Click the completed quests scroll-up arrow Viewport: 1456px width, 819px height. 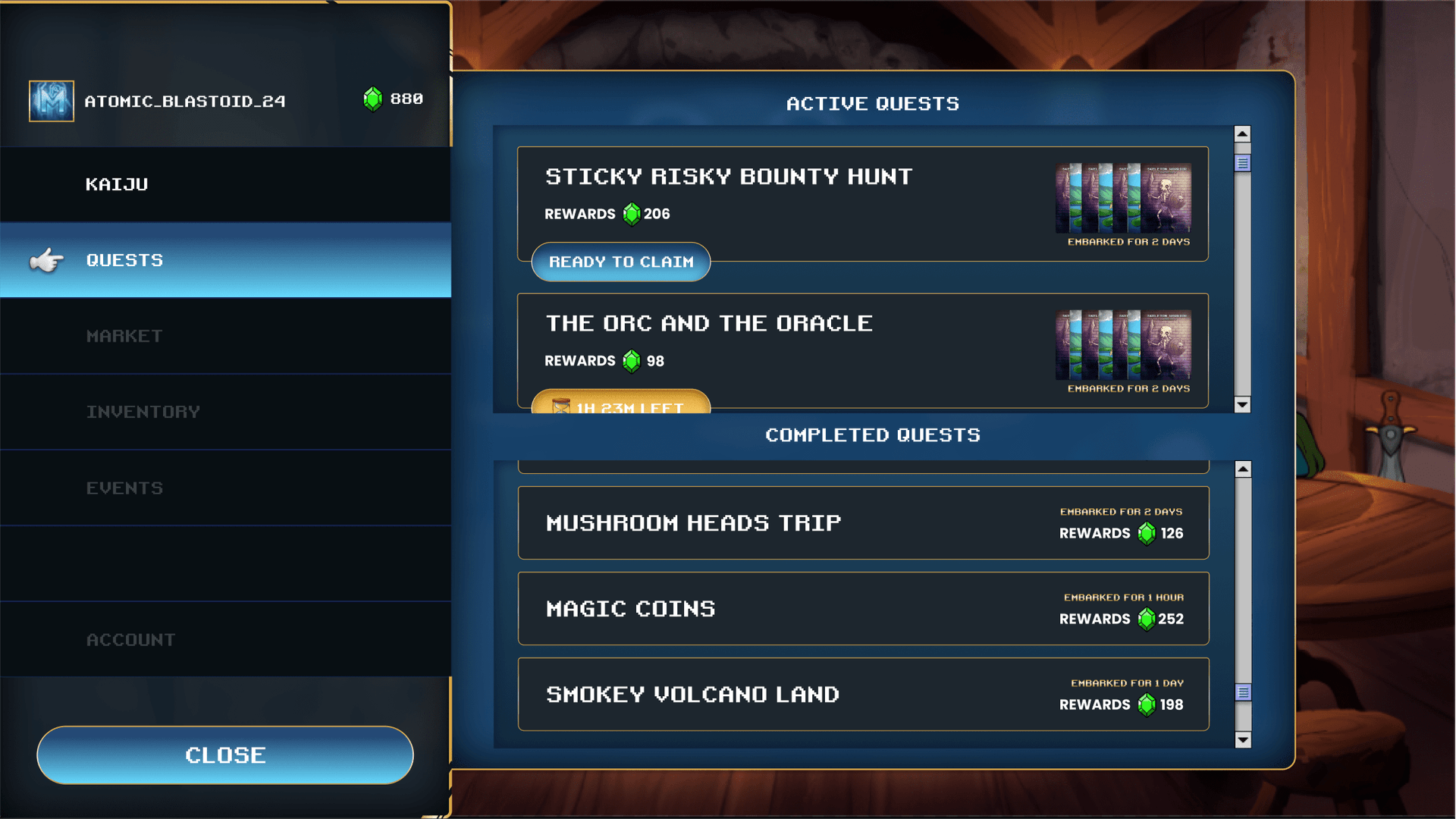pyautogui.click(x=1243, y=469)
